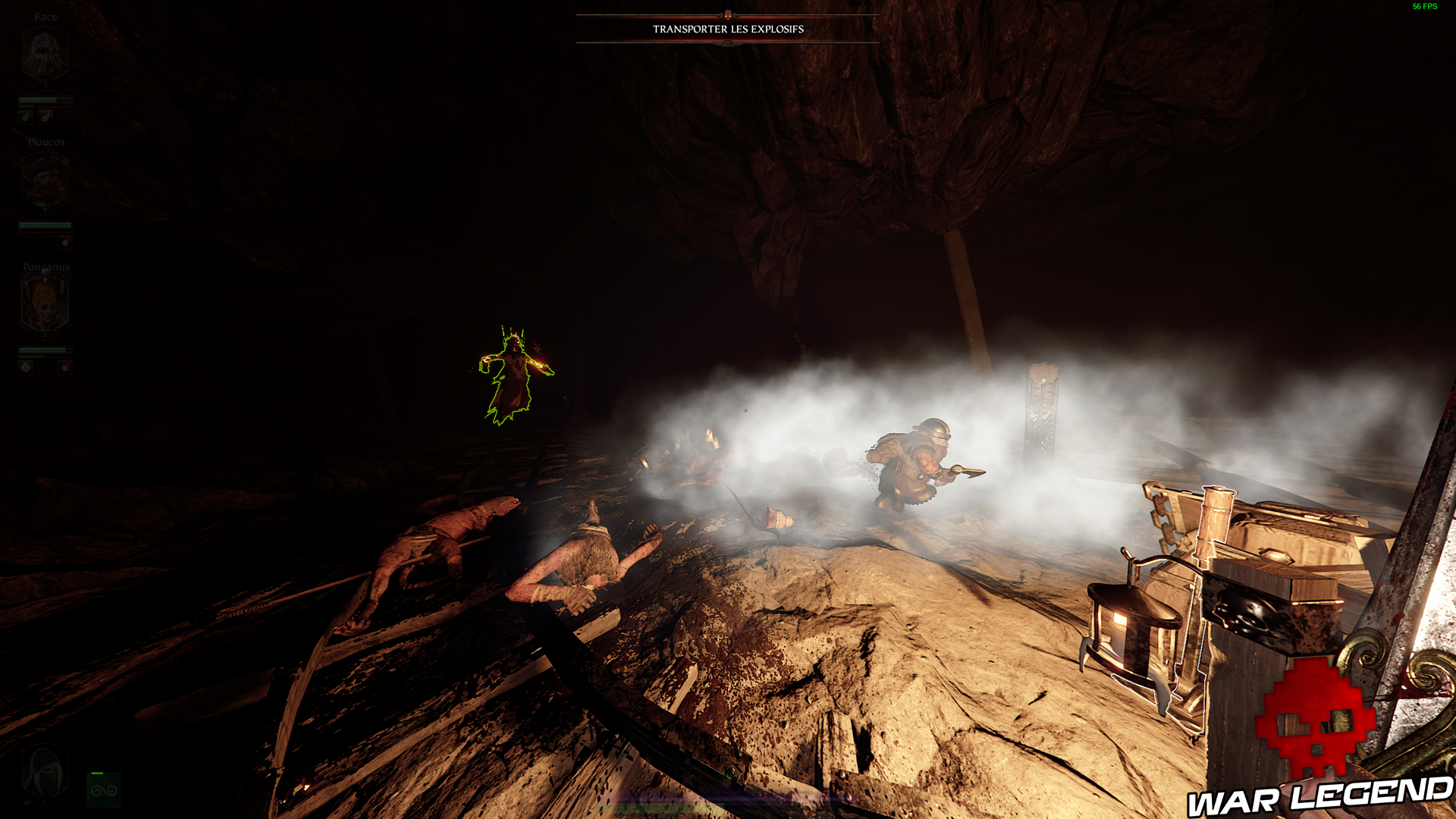1456x819 pixels.
Task: Select teammate Face's portrait
Action: 45,55
